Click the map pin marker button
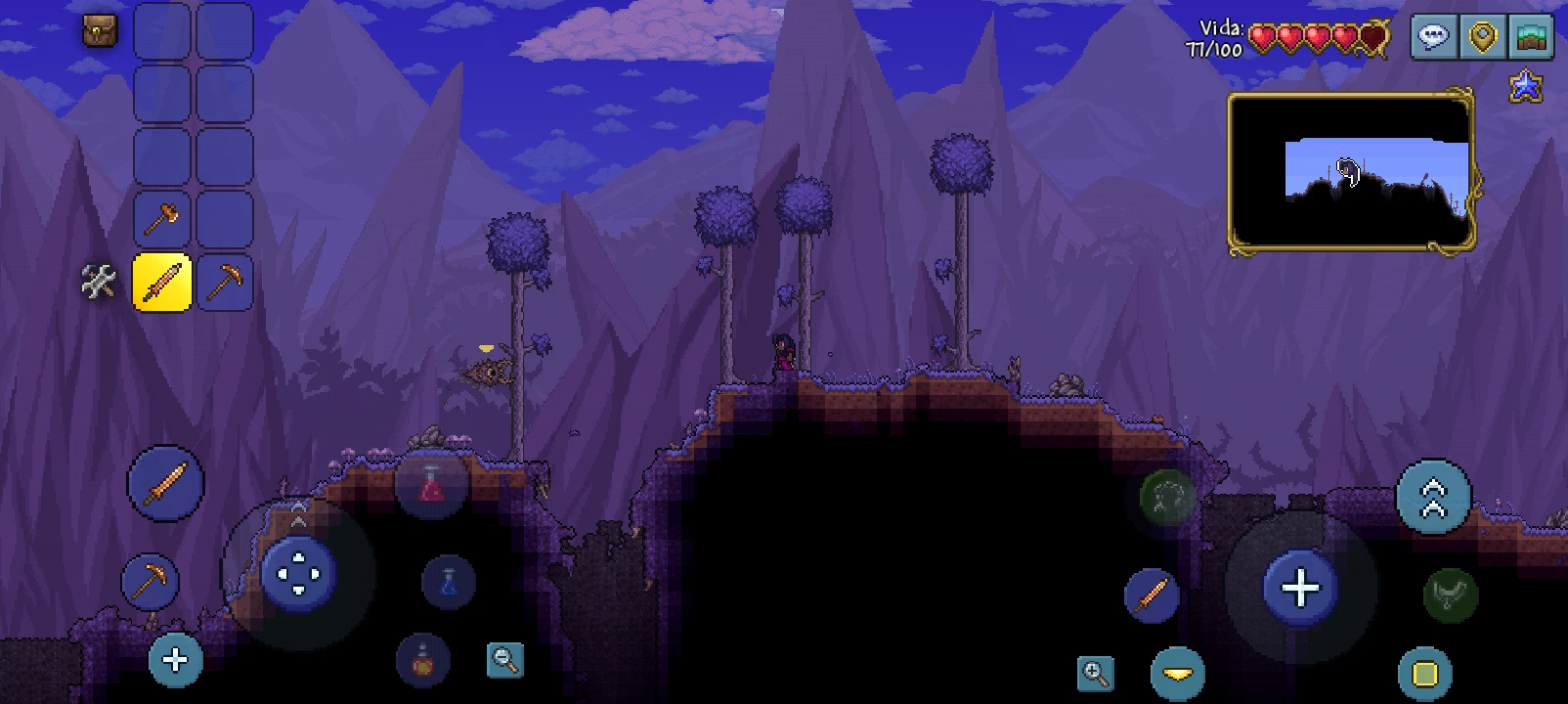The height and width of the screenshot is (704, 1568). (x=1483, y=38)
